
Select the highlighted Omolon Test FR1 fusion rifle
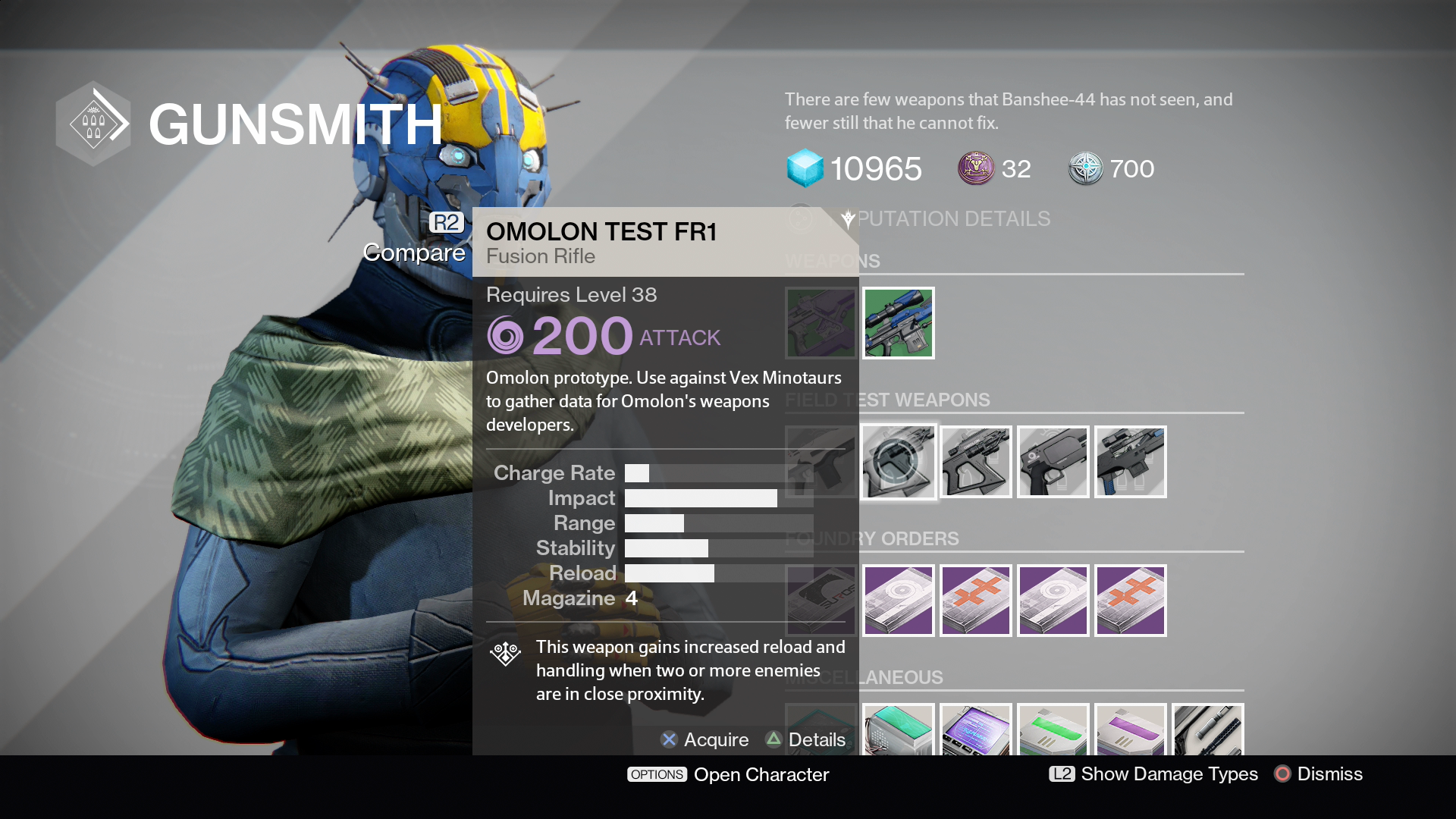[x=899, y=462]
